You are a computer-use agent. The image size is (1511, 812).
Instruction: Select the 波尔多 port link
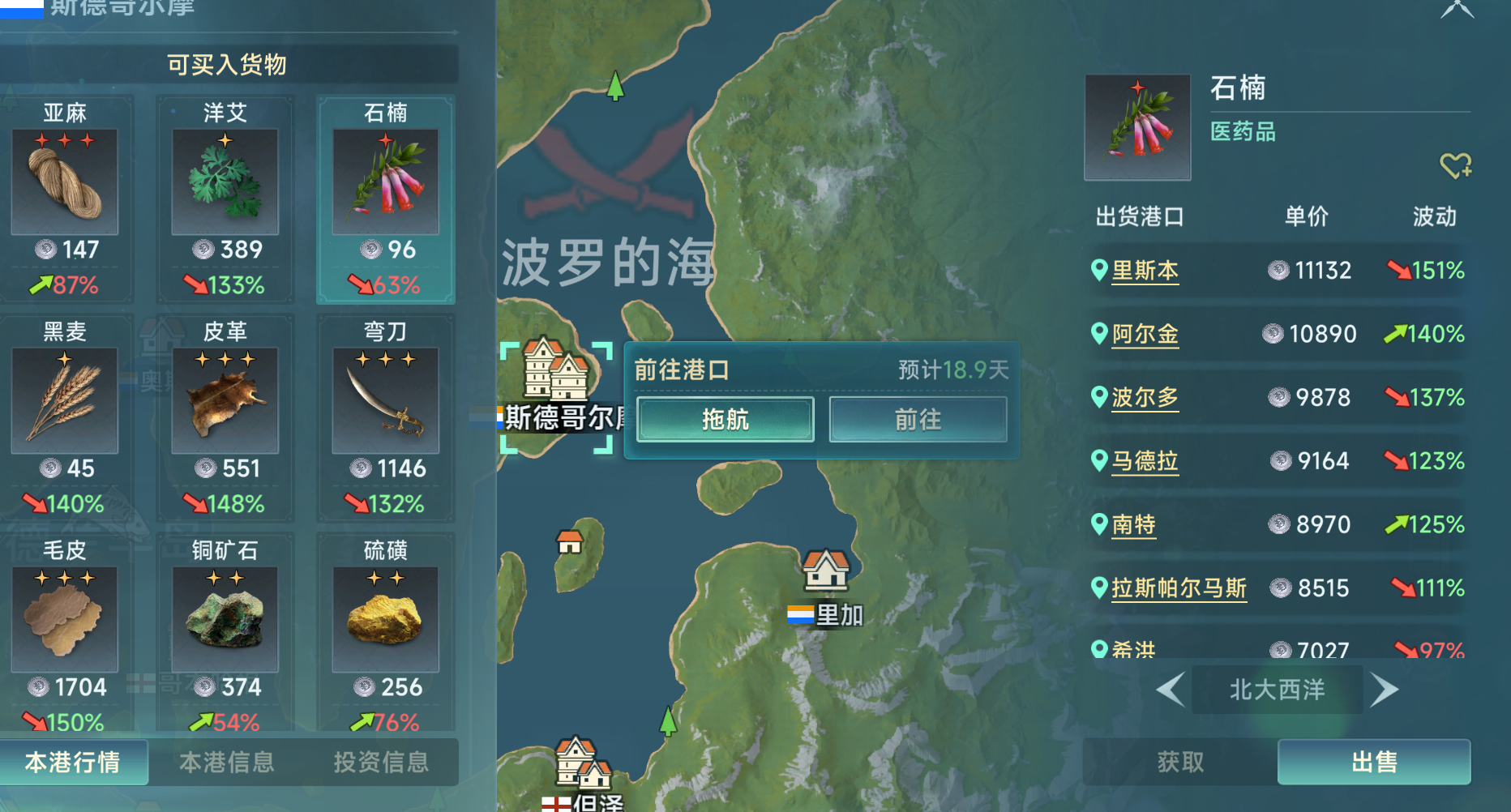pos(1144,397)
